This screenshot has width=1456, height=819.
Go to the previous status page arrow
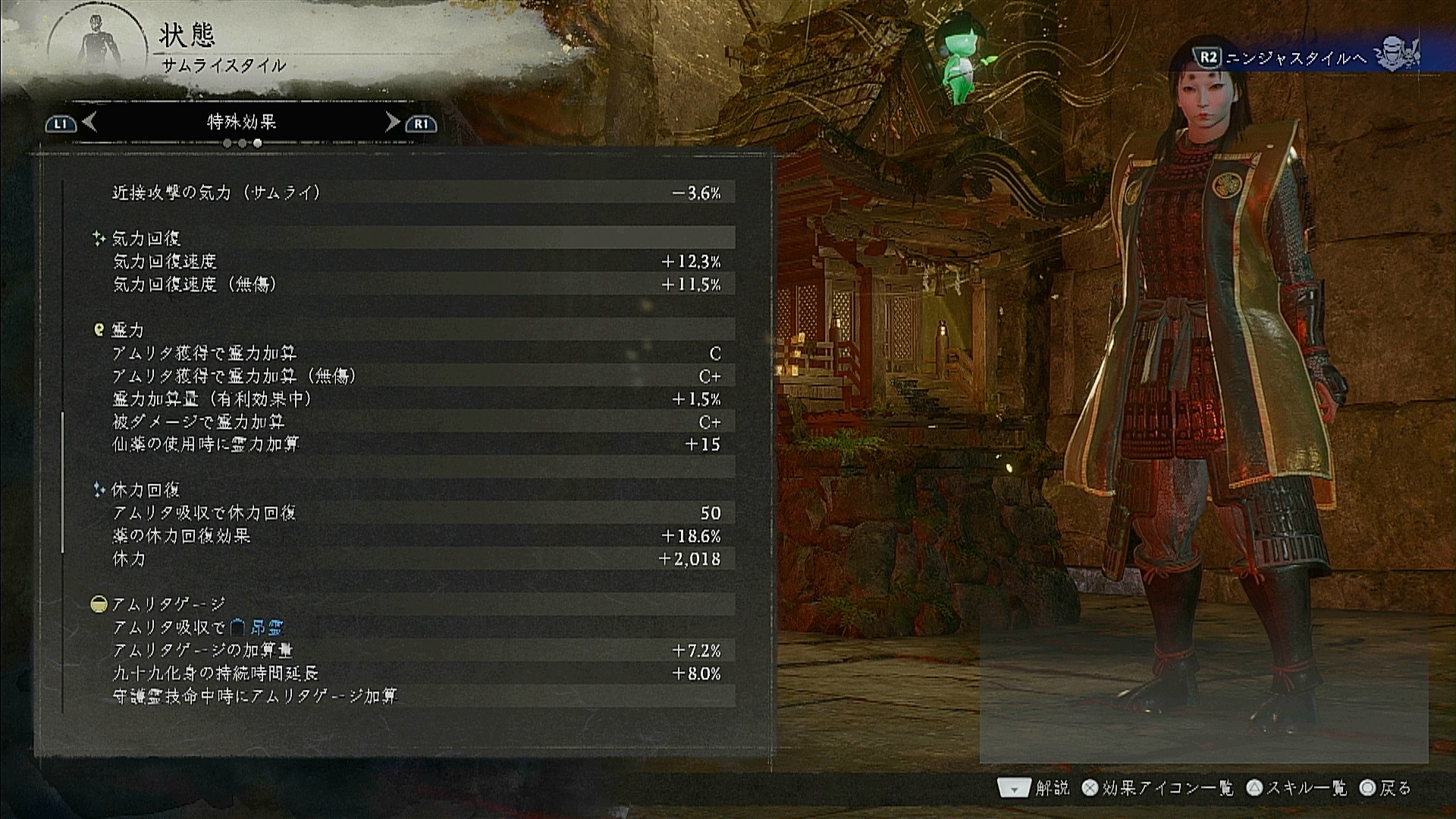tap(89, 122)
